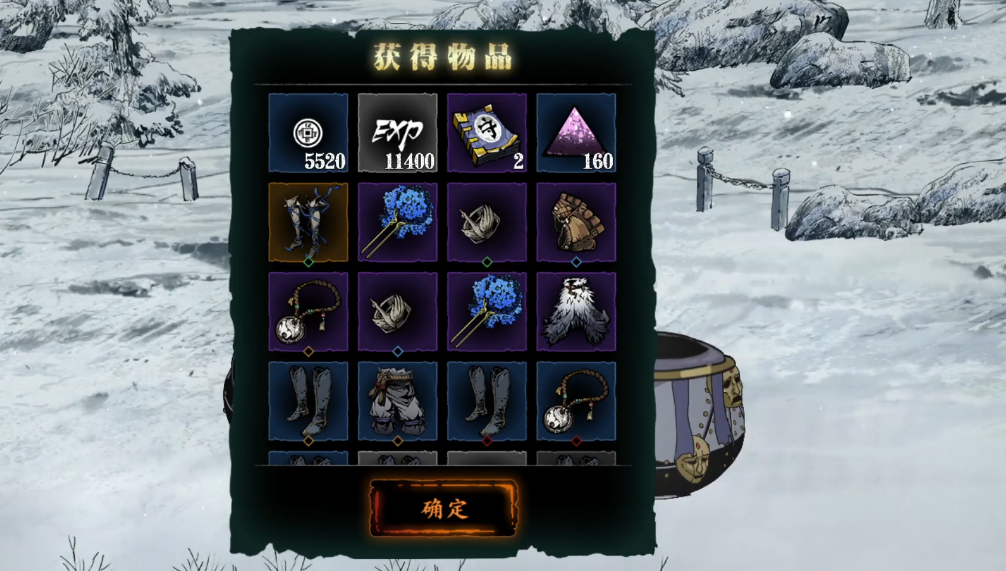Image resolution: width=1006 pixels, height=571 pixels.
Task: Click the brown leather gauntlet item slot
Action: (x=576, y=222)
